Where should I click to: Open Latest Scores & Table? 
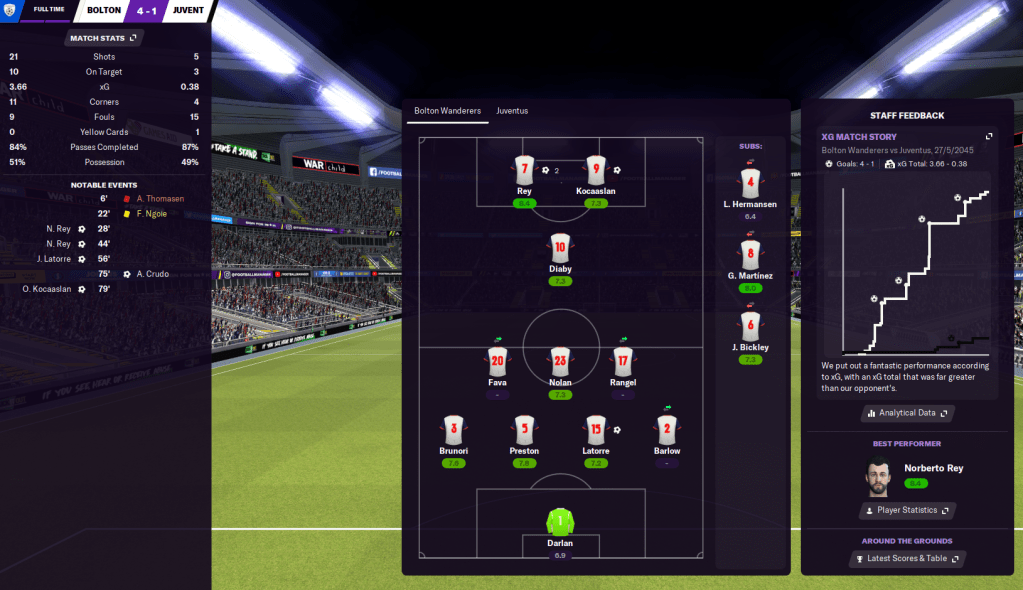point(907,558)
